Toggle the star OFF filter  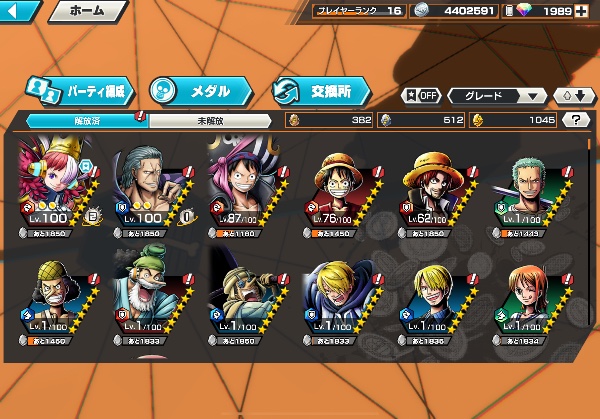tap(421, 96)
